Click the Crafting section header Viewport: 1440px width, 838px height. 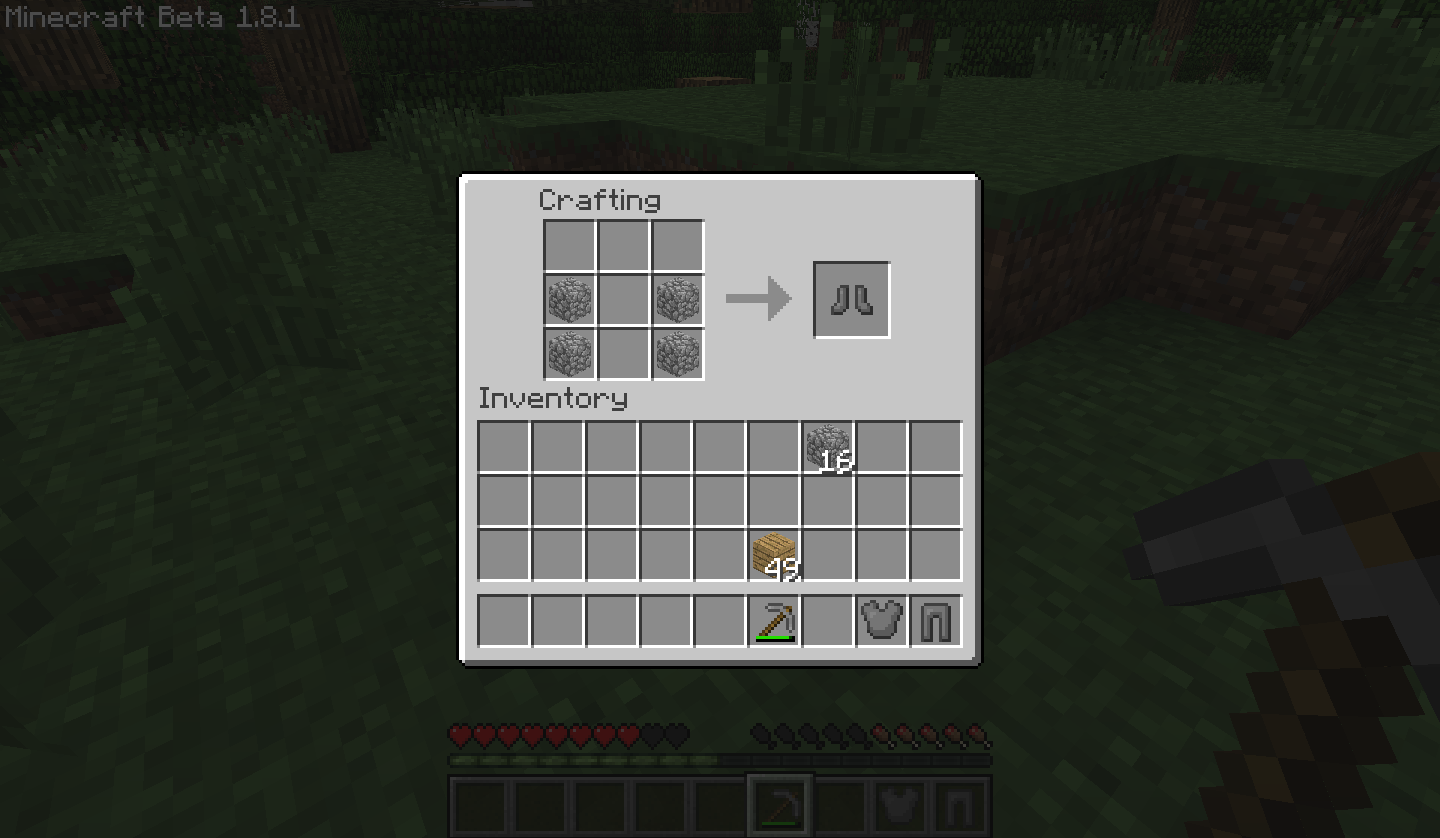pyautogui.click(x=598, y=200)
